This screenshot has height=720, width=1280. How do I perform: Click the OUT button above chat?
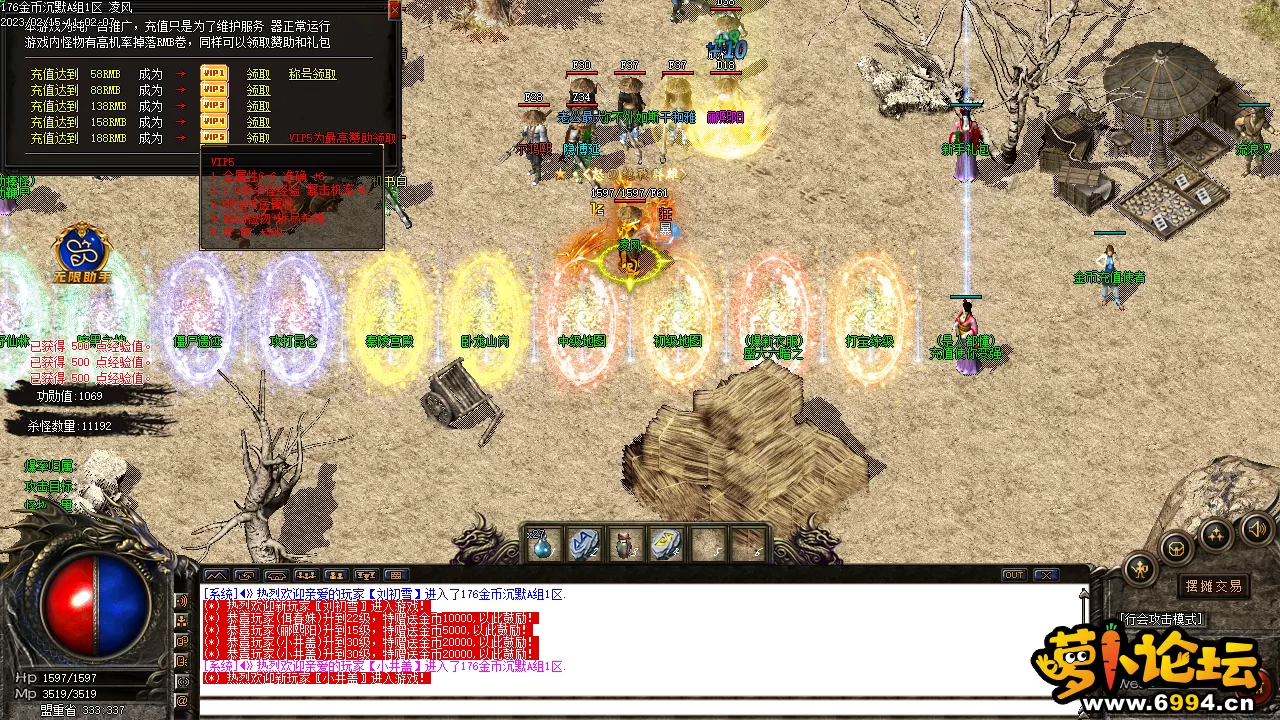(1014, 575)
